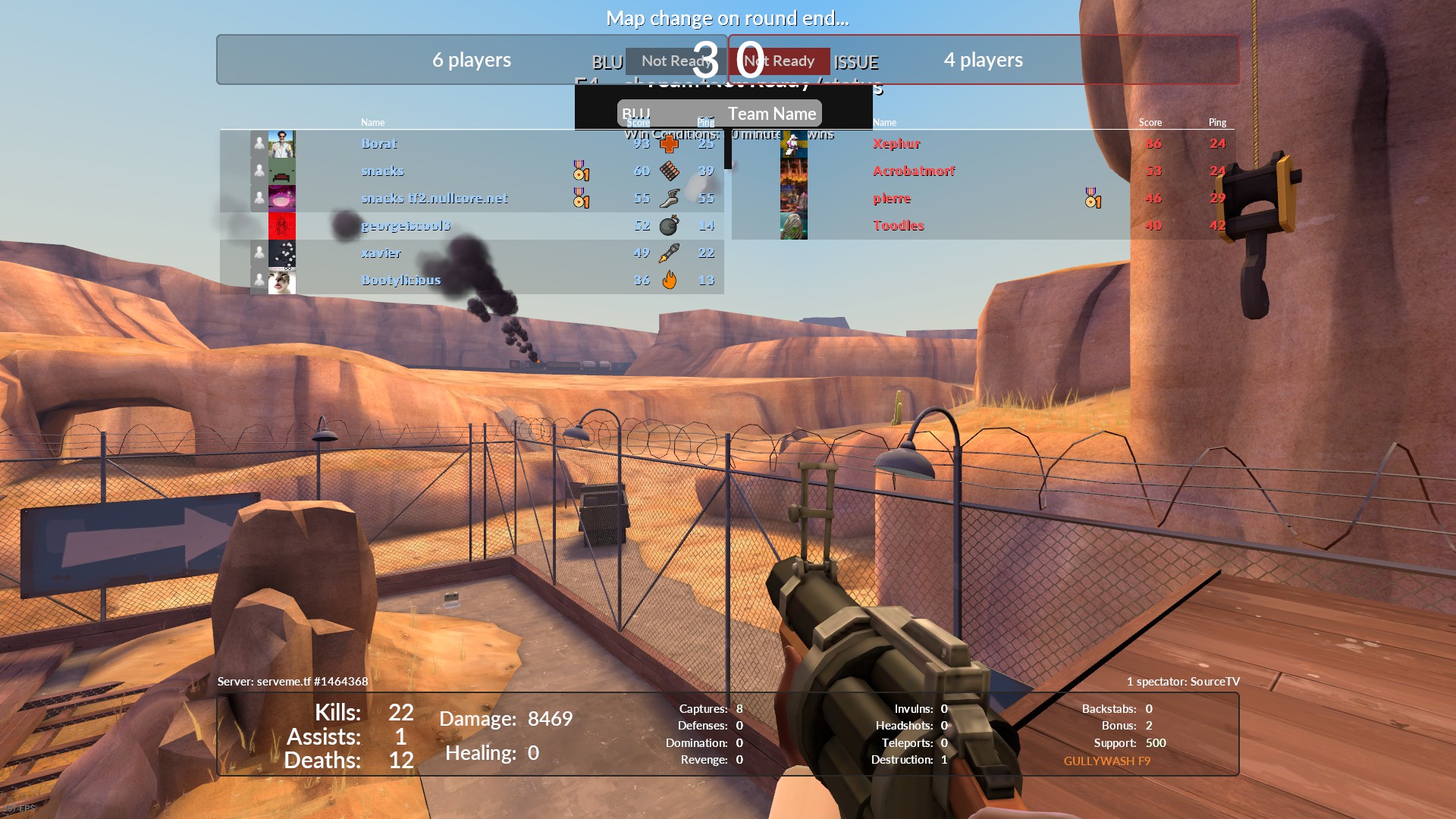
Task: Open Borat's avatar thumbnail
Action: pyautogui.click(x=281, y=143)
